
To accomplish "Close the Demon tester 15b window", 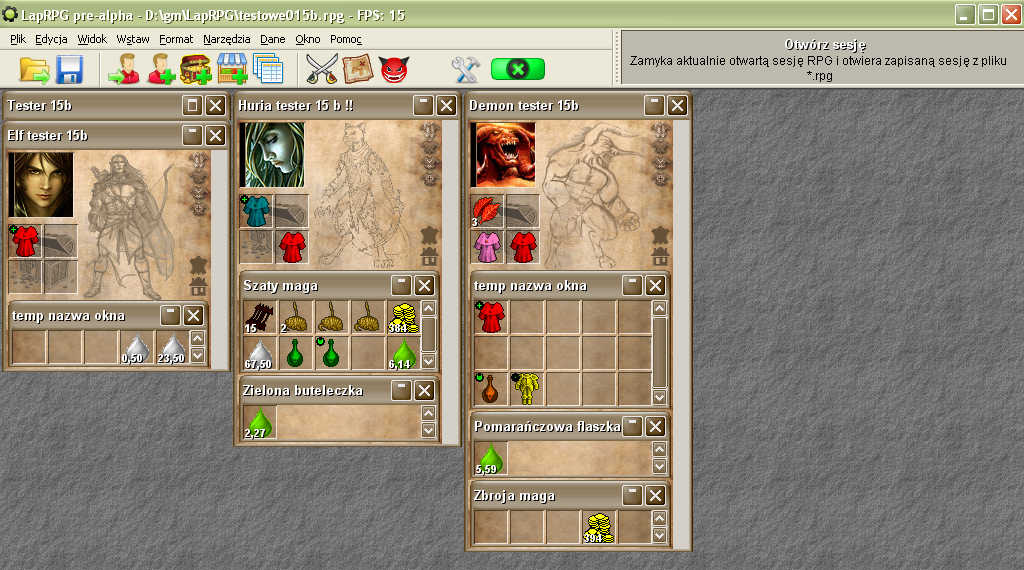I will (x=677, y=106).
